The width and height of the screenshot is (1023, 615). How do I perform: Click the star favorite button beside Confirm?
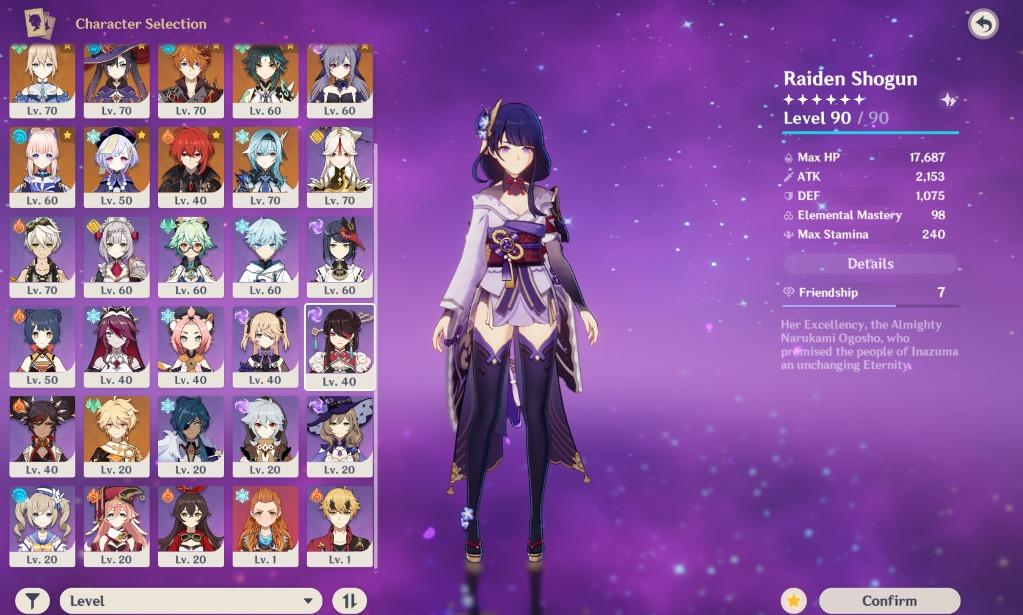click(794, 600)
